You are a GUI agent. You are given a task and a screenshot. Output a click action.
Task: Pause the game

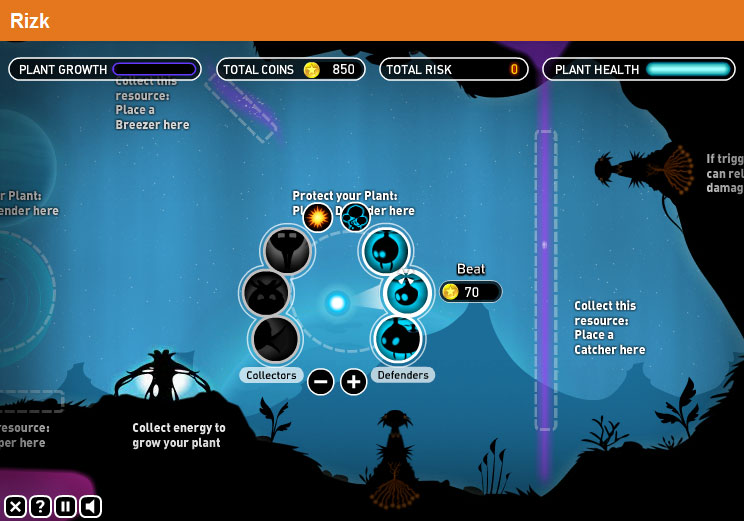pyautogui.click(x=65, y=506)
